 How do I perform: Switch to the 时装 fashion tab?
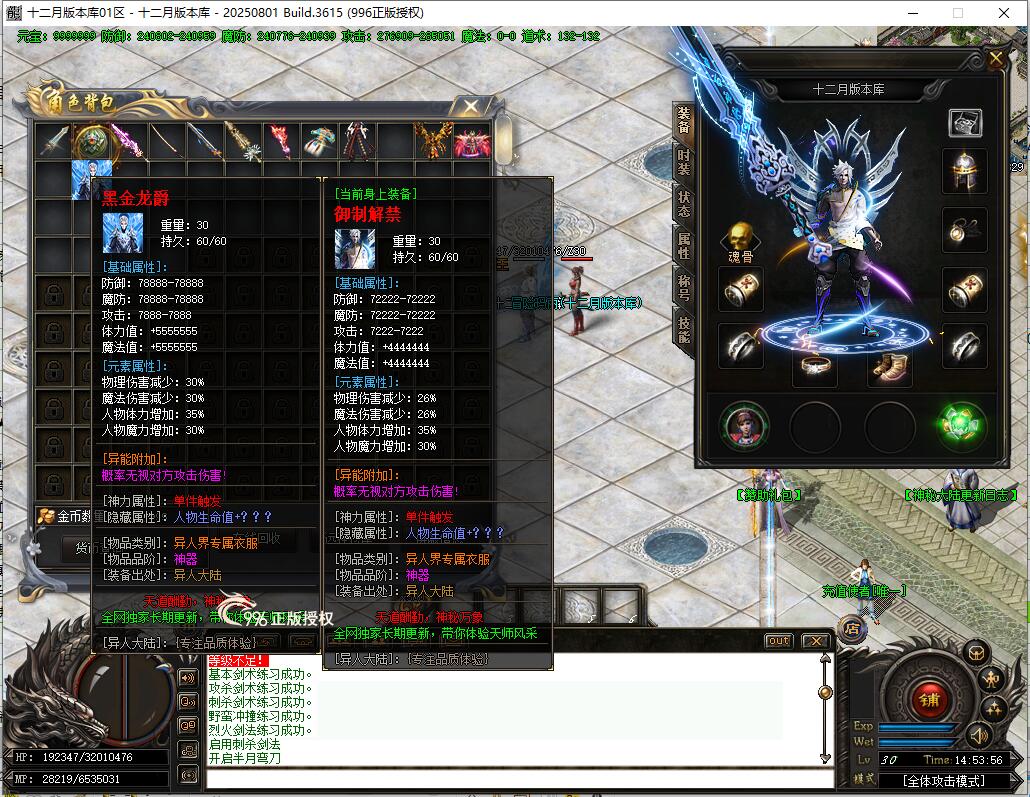click(x=684, y=163)
